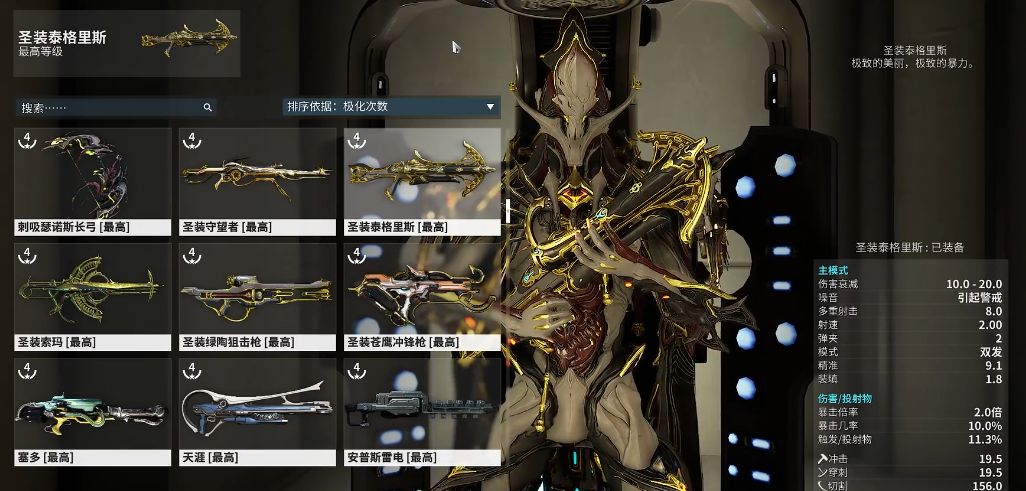Select the 安普斯雷电 weapon tile
1026x491 pixels.
tap(422, 411)
